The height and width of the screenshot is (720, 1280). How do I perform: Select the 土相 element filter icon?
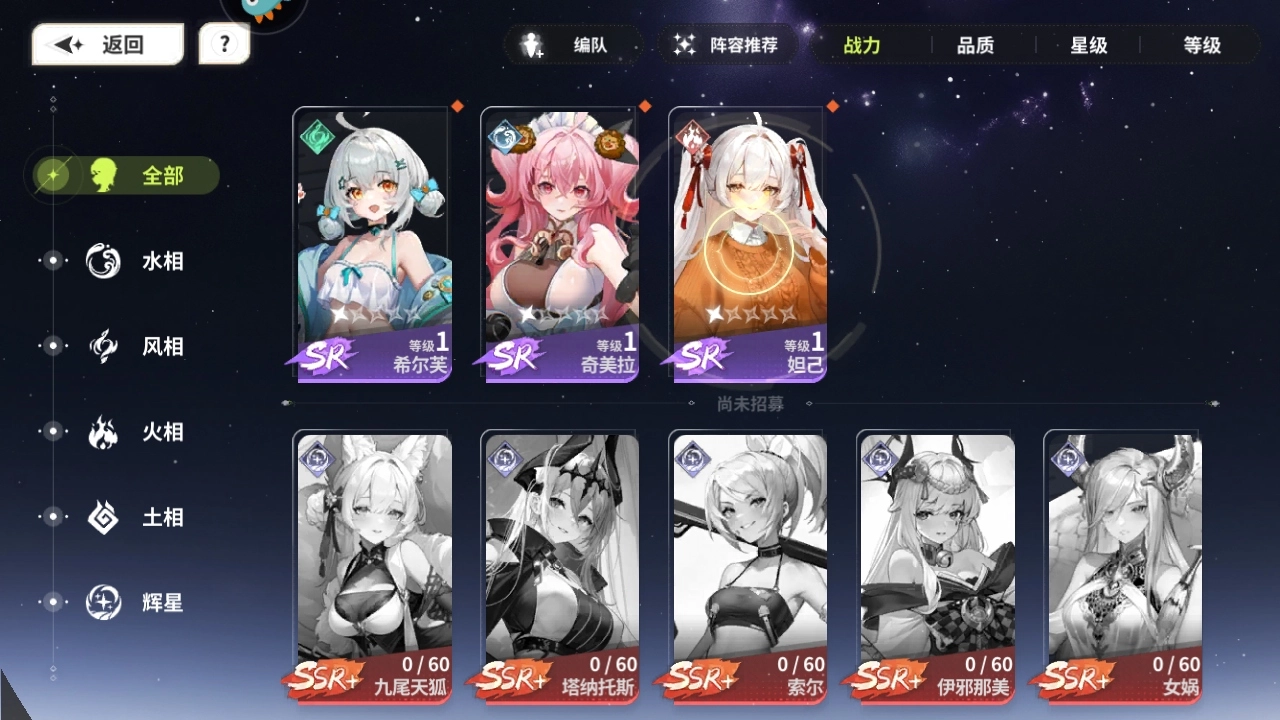(x=102, y=517)
